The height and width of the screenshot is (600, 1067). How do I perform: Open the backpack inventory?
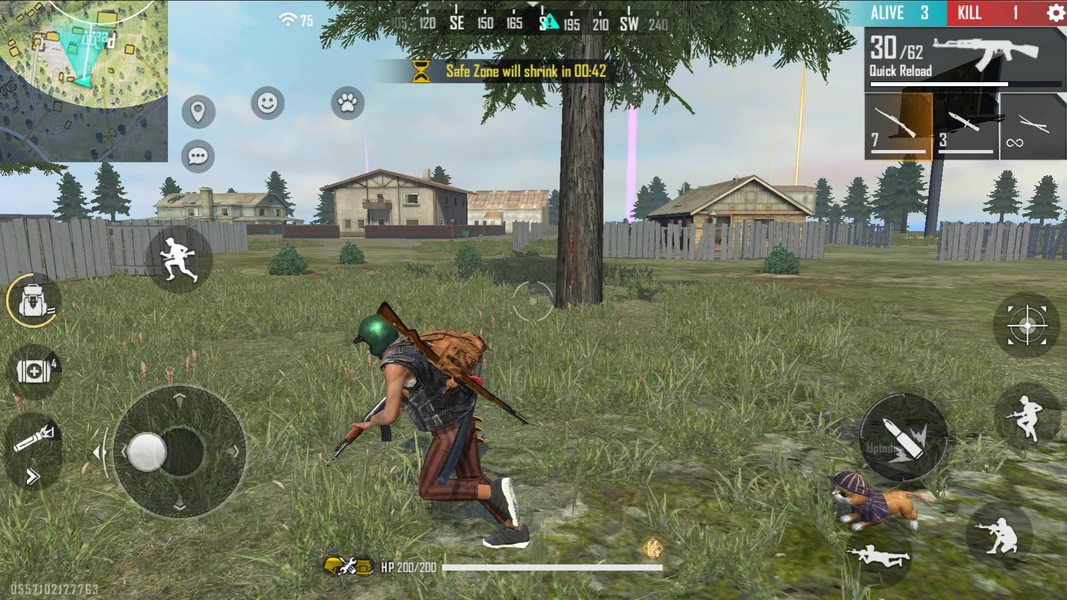34,301
